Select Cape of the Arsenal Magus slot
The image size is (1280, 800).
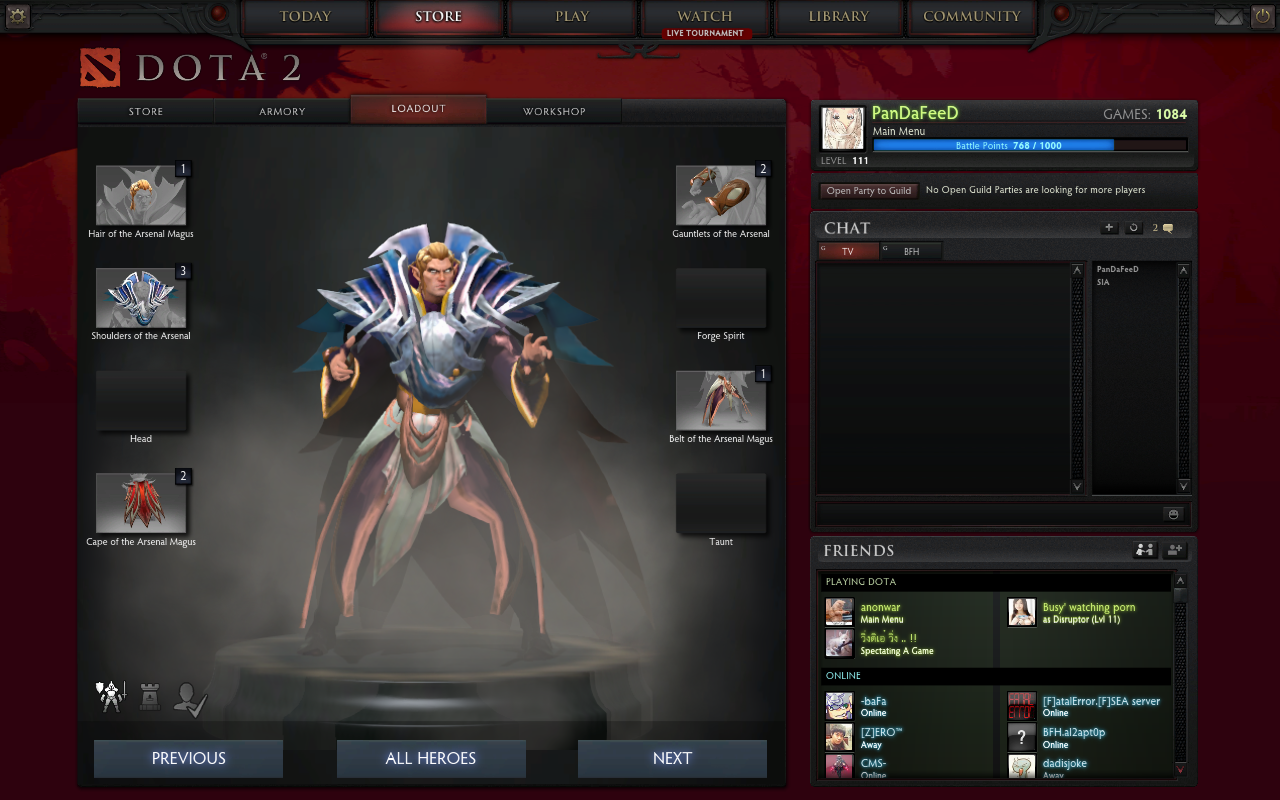pos(141,503)
